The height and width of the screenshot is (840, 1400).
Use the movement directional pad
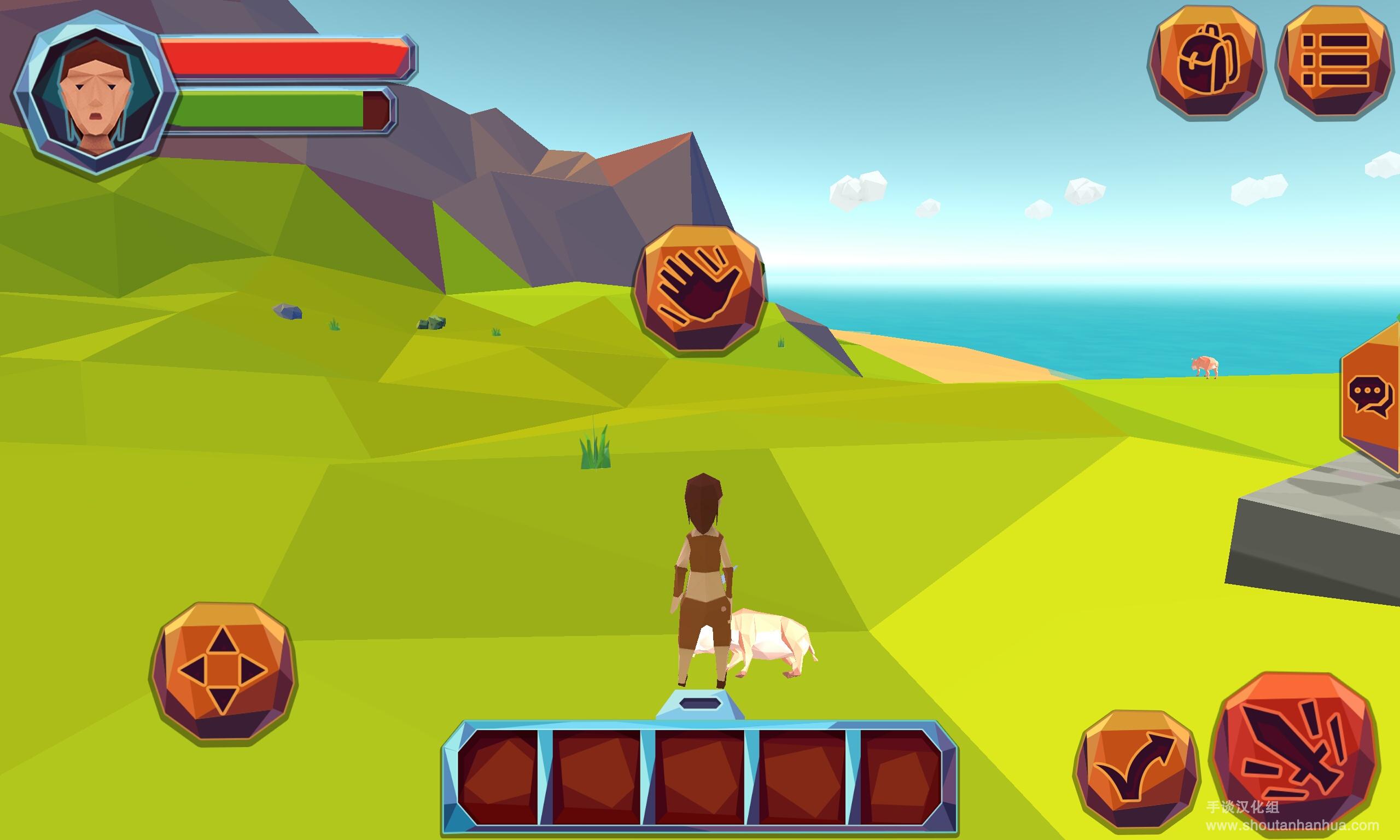223,672
